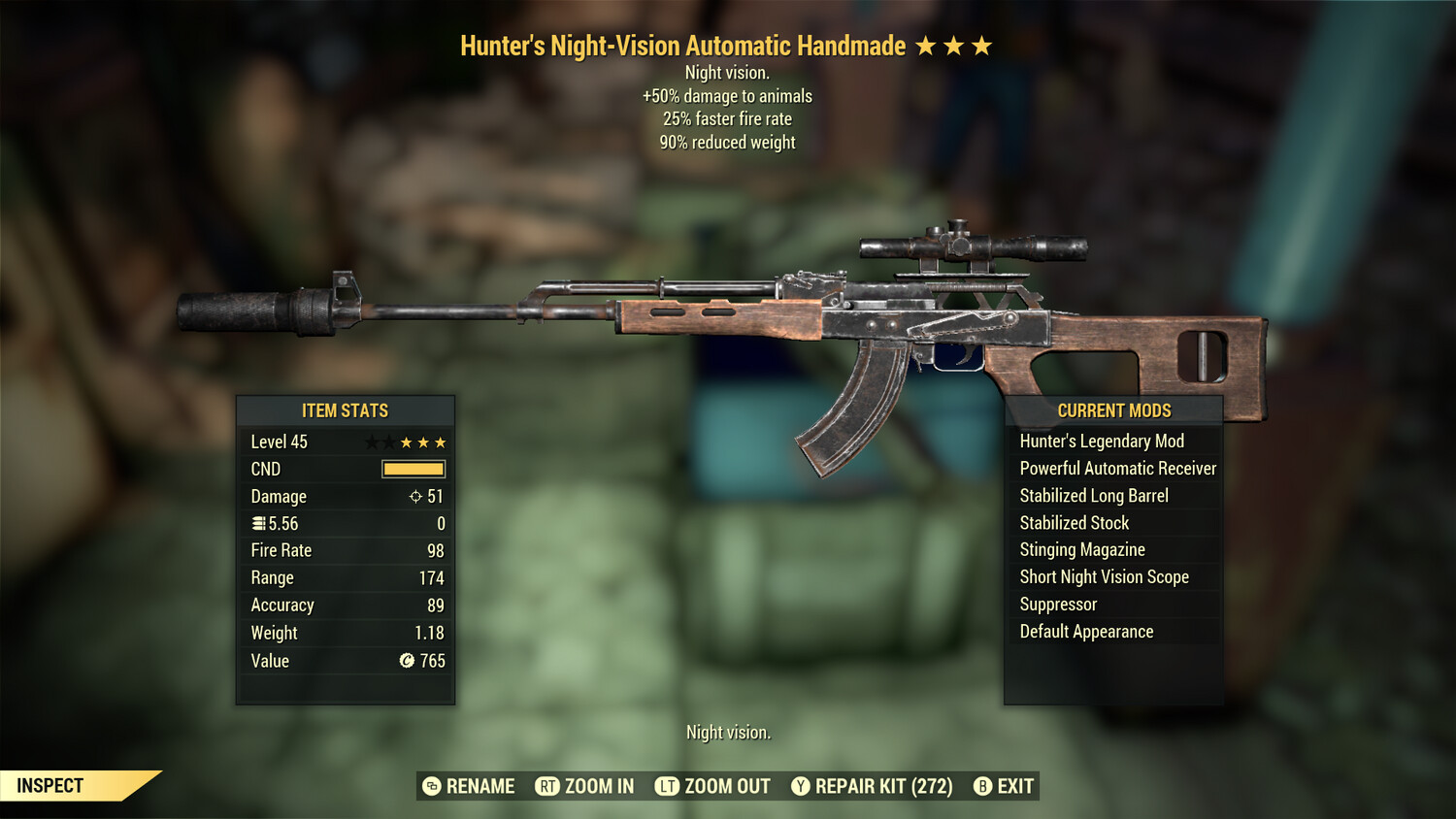Click the B exit button icon

coord(982,786)
